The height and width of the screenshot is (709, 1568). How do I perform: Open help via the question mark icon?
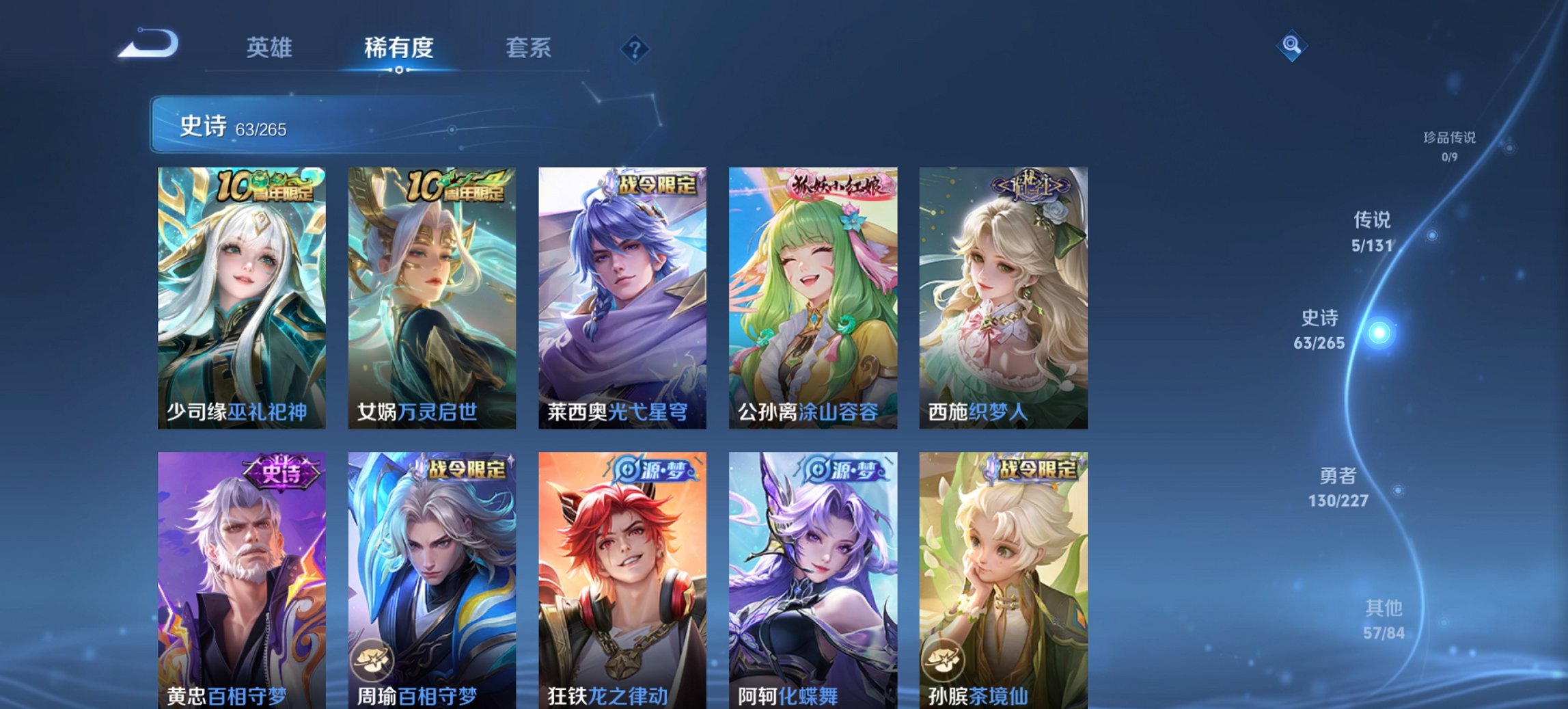click(x=634, y=48)
